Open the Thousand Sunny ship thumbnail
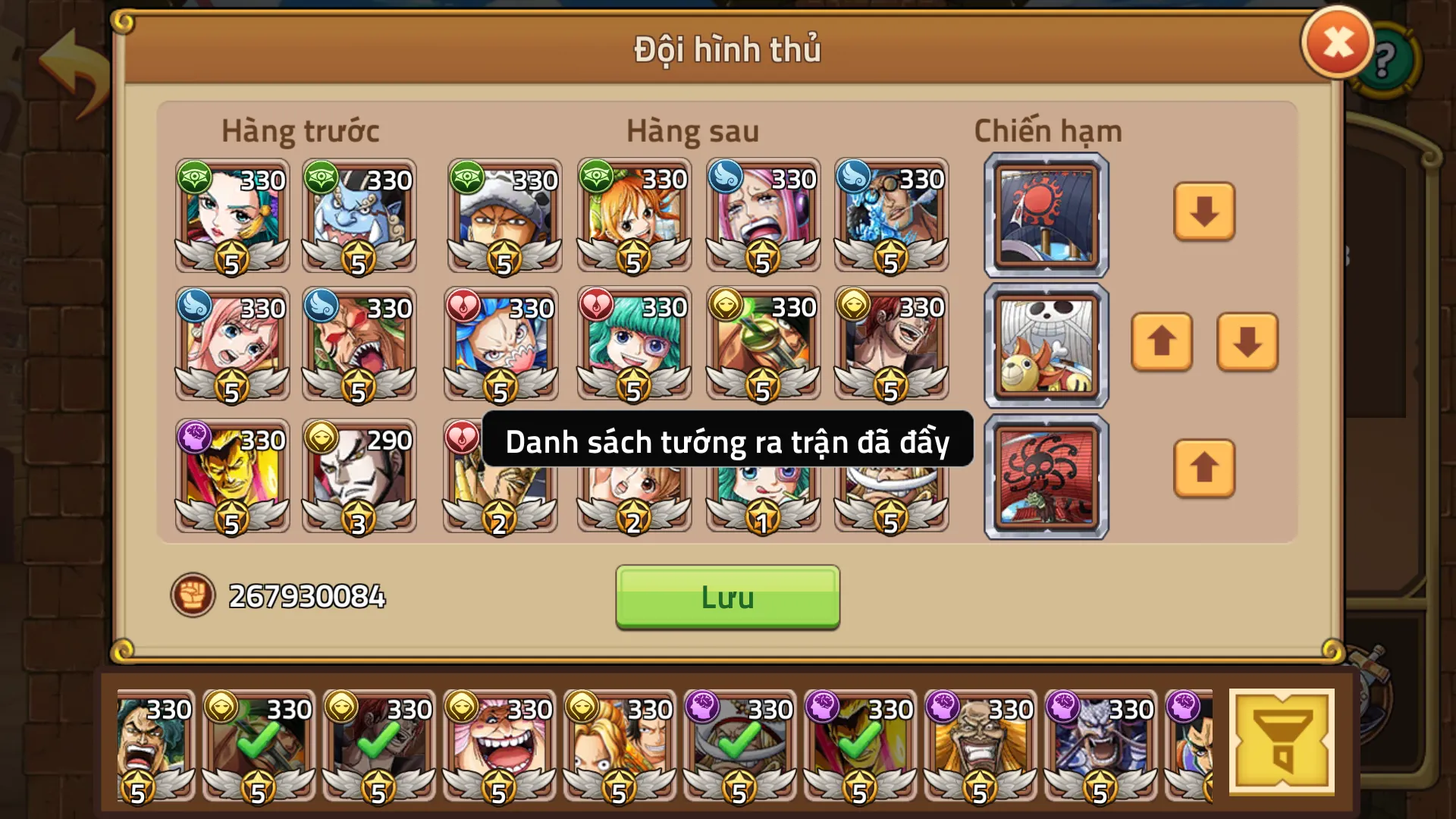Screen dimensions: 1456x819 pos(1044,346)
